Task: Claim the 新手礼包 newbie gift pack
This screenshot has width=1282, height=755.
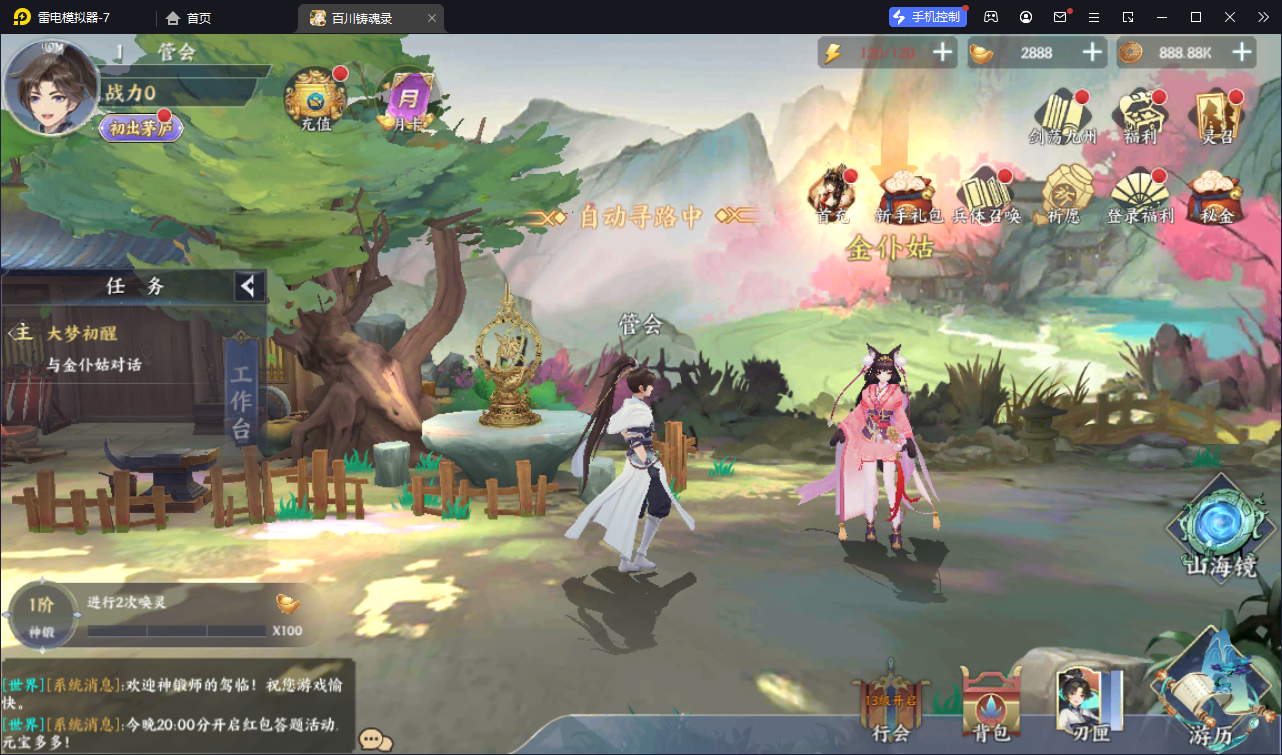Action: [x=908, y=193]
